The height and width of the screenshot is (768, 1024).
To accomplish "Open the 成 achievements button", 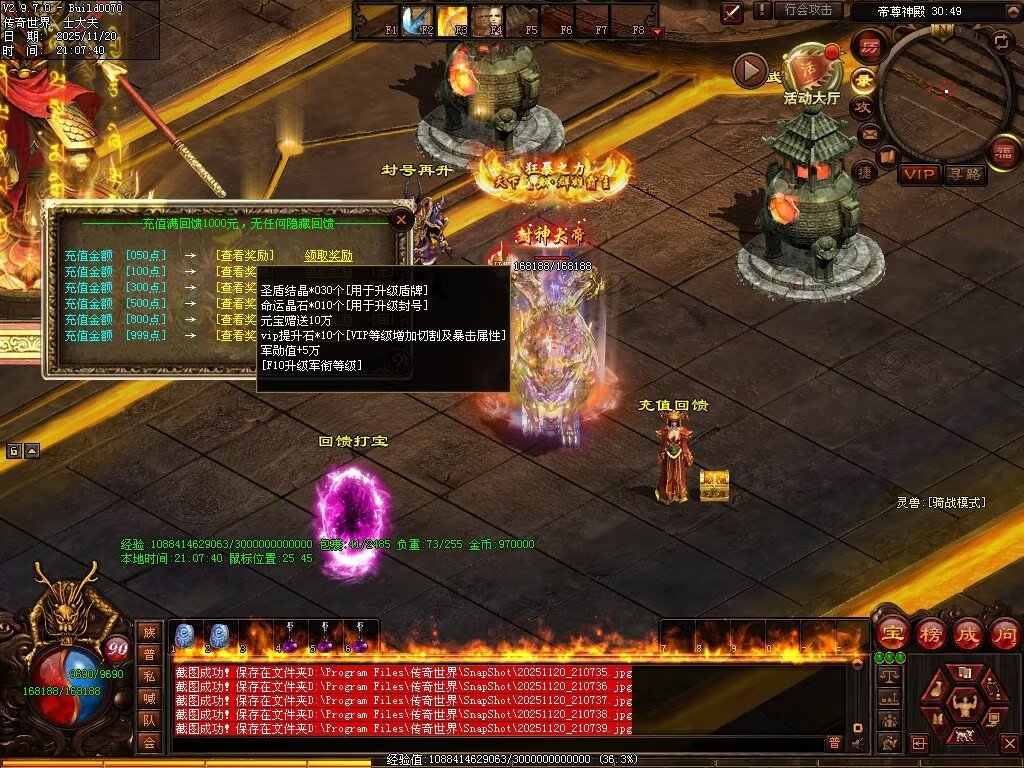I will [967, 633].
